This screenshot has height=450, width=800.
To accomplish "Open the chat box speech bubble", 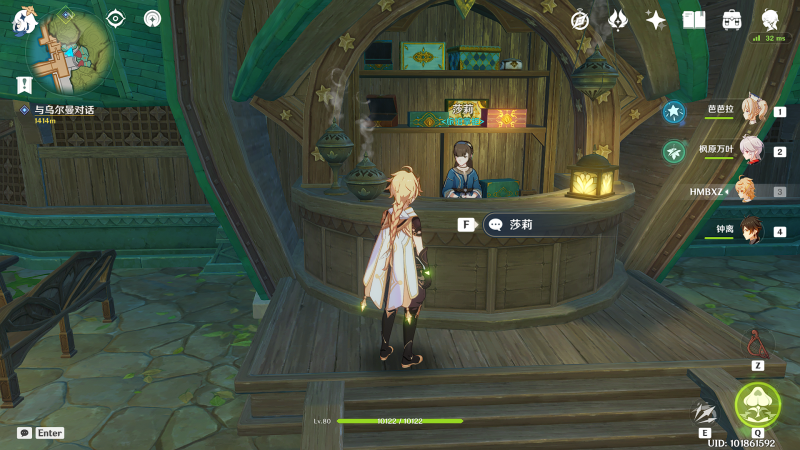I will click(24, 433).
